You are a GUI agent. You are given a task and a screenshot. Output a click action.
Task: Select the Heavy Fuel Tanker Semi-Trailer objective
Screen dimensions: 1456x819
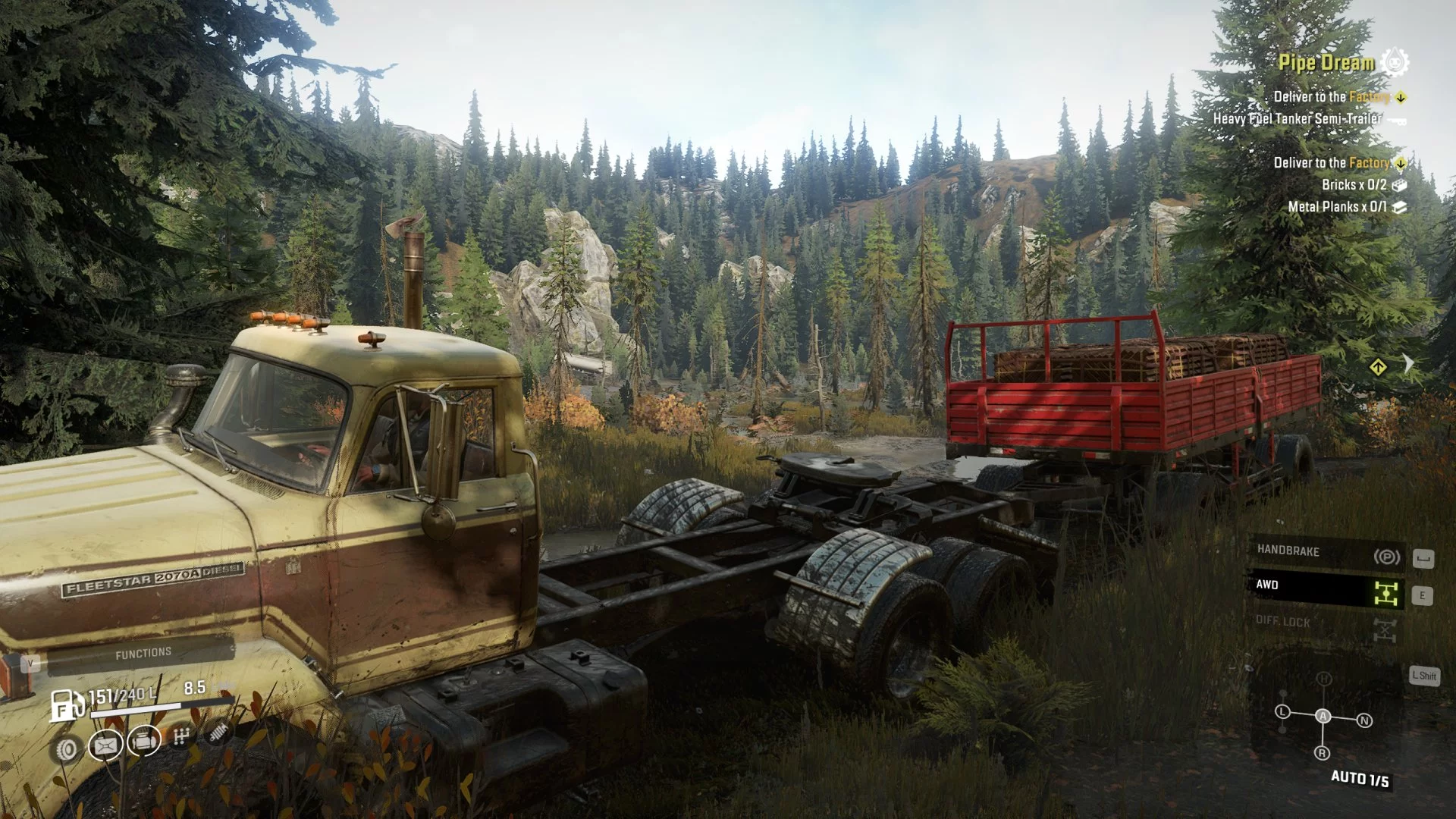[1297, 119]
